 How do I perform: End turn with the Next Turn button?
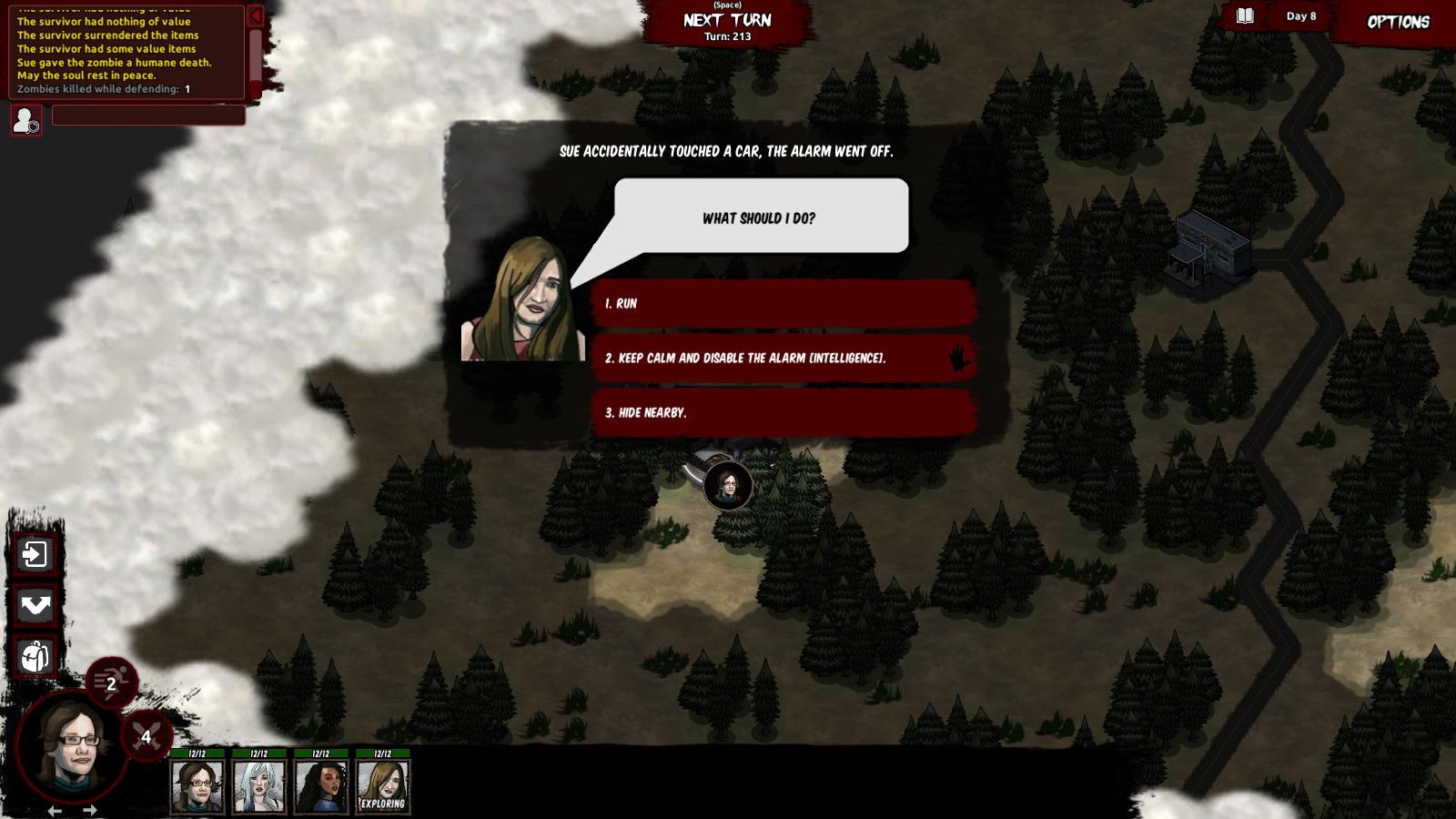click(727, 22)
